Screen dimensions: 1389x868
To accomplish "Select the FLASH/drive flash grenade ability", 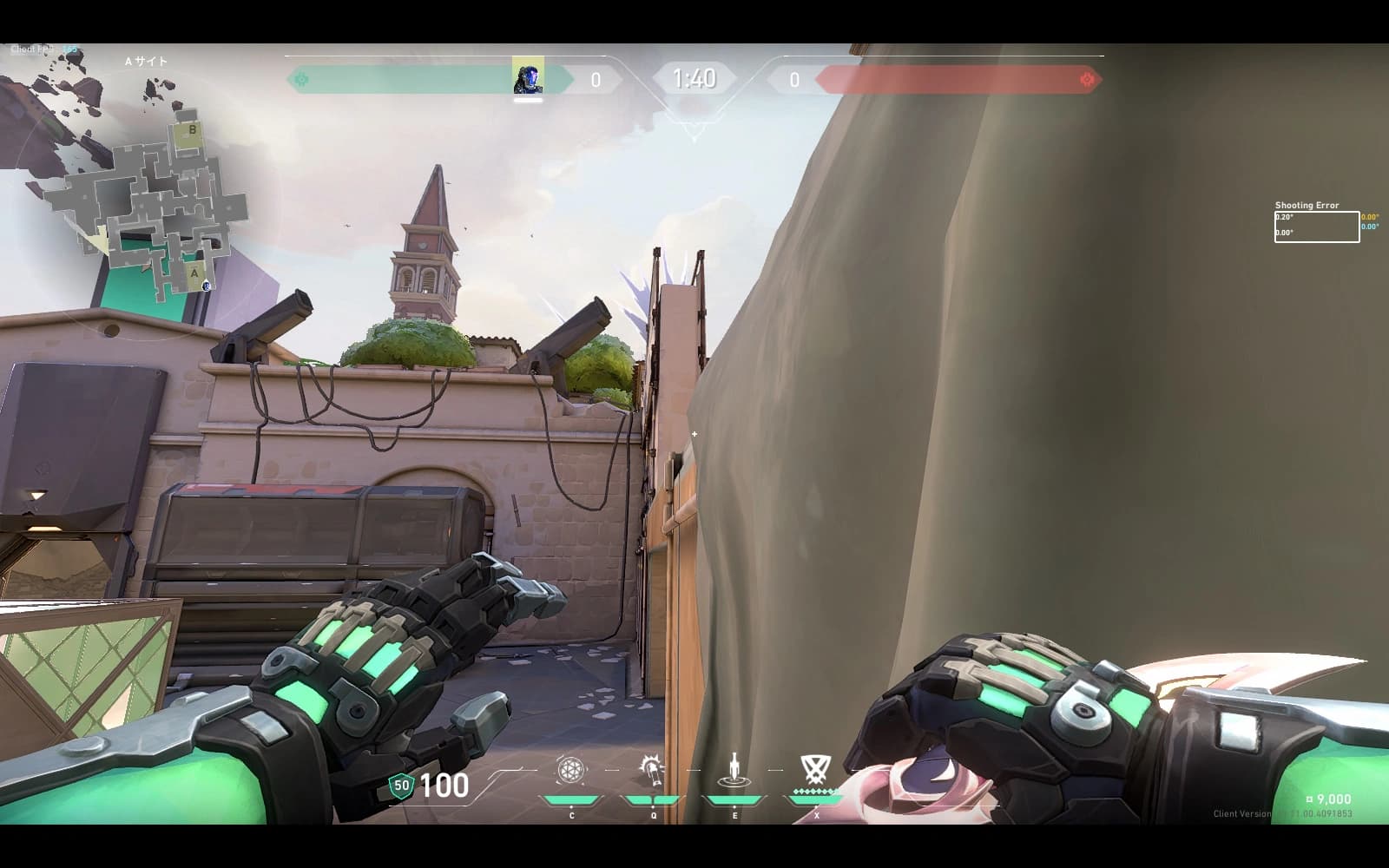I will [x=651, y=771].
